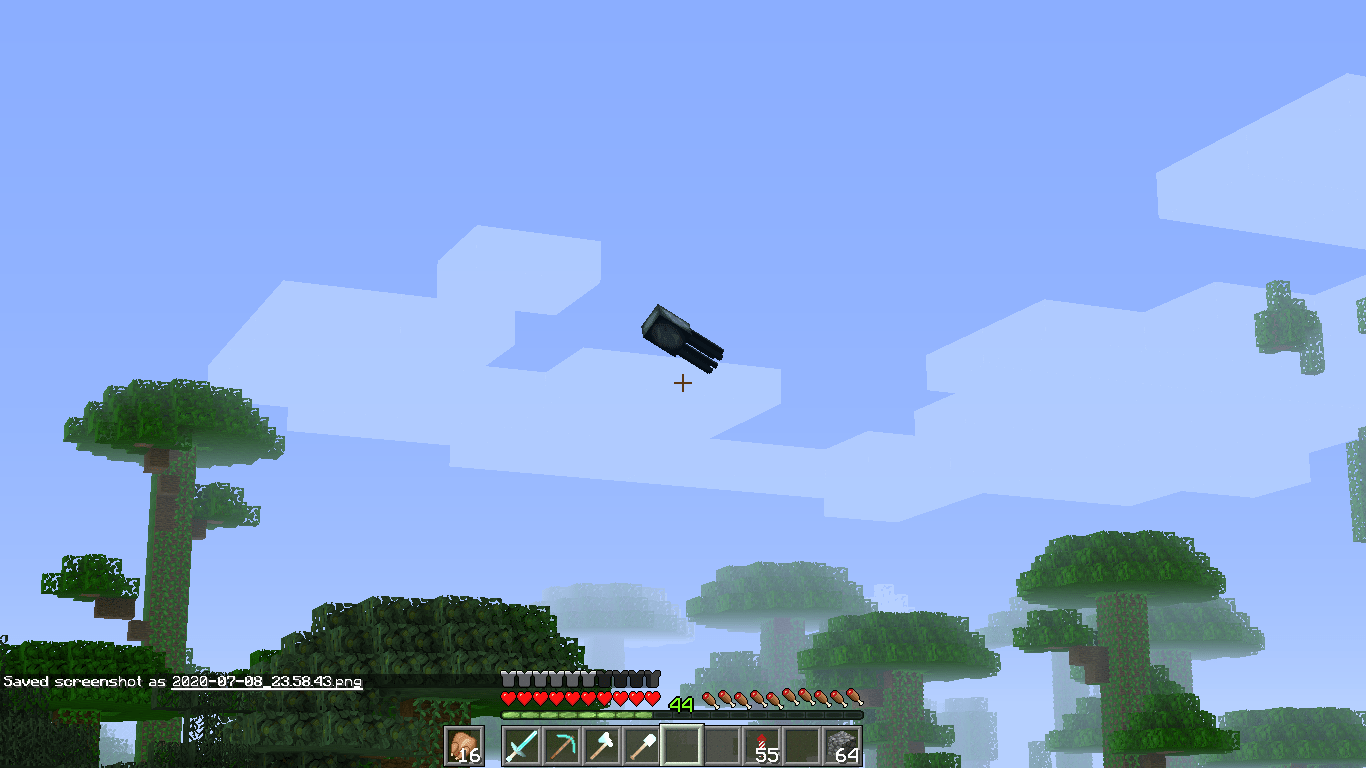The image size is (1366, 768).
Task: Select the shovel in the hotbar
Action: (x=641, y=747)
